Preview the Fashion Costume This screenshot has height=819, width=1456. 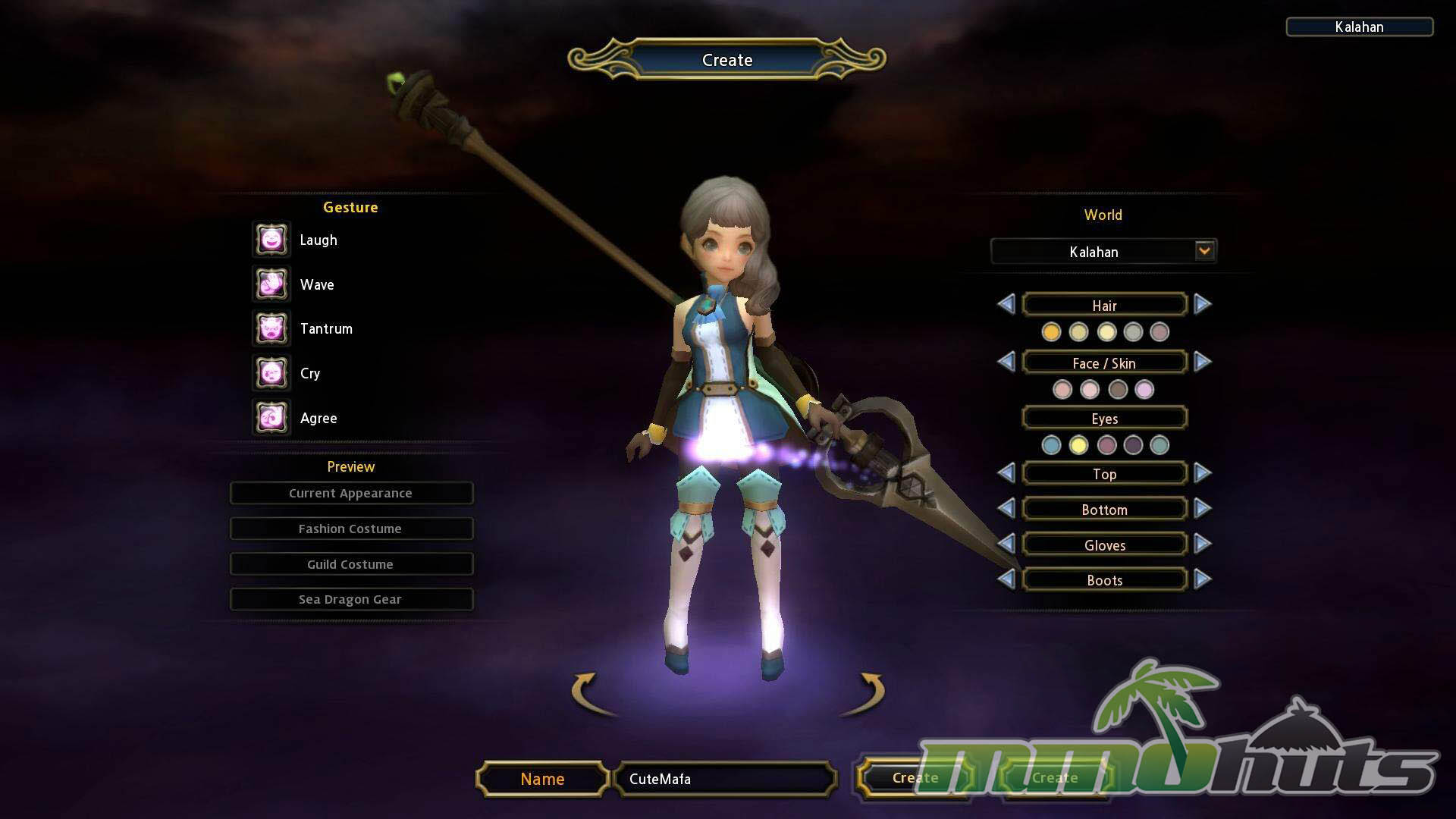click(x=351, y=529)
